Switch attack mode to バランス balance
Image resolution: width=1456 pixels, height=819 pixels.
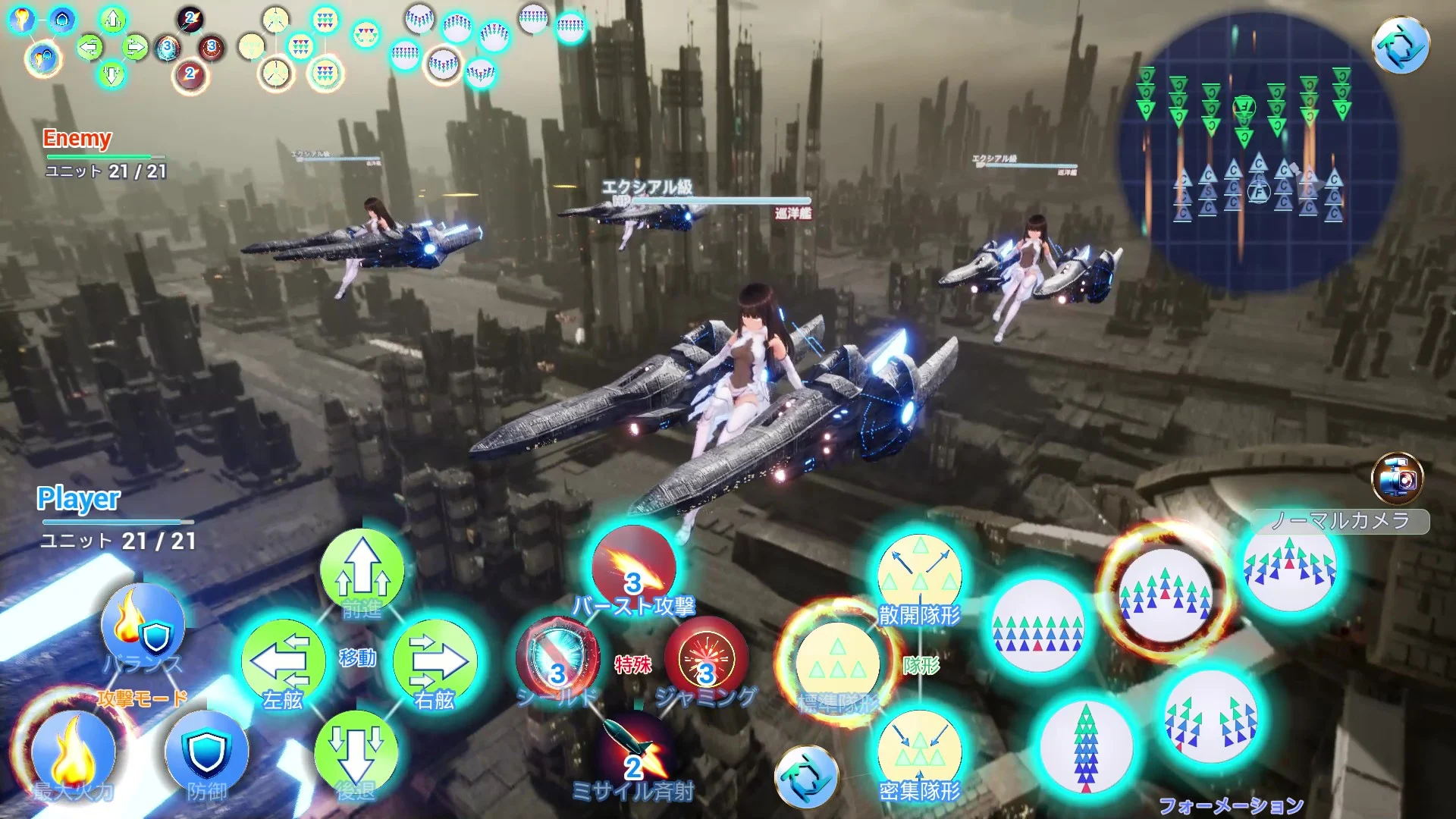(x=143, y=626)
